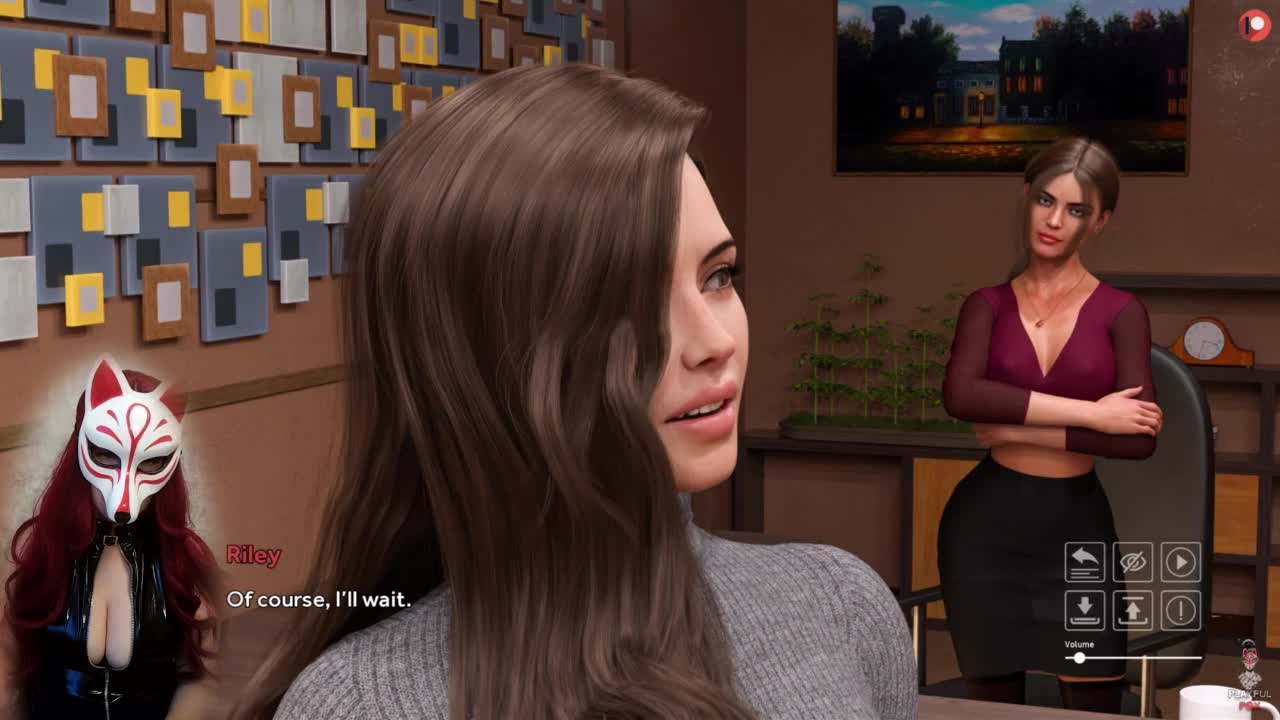The image size is (1280, 720).
Task: Save the game with the down-arrow tray icon
Action: (1085, 610)
